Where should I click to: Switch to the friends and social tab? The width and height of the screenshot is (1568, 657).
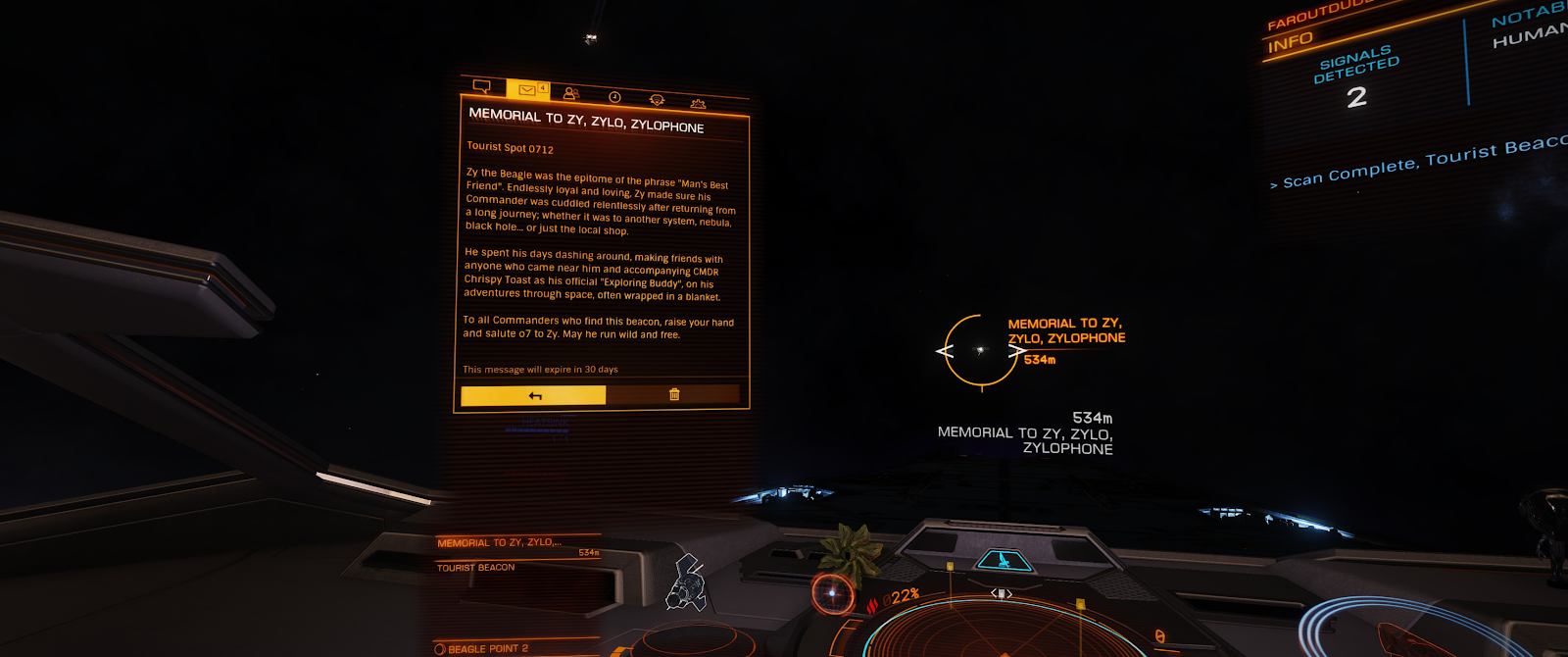pyautogui.click(x=571, y=94)
